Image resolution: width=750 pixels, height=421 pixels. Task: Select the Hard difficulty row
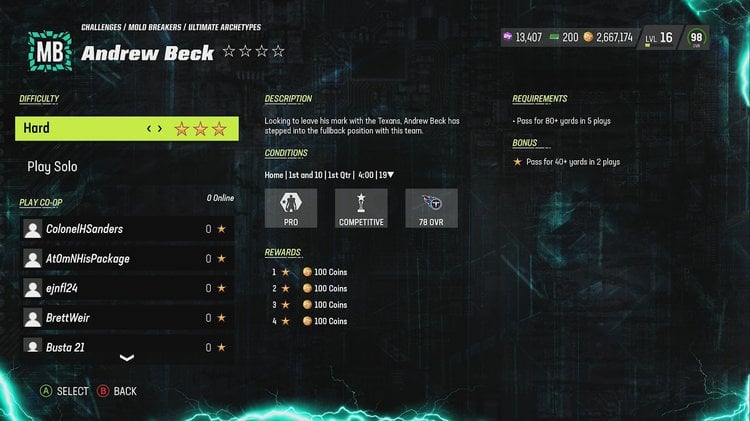click(126, 129)
